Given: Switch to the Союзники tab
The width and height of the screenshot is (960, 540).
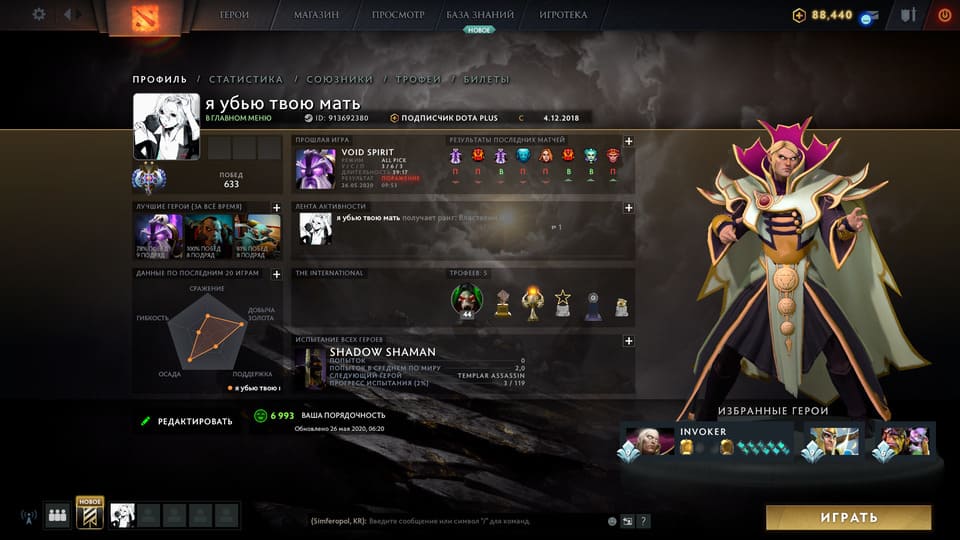Looking at the screenshot, I should tap(339, 79).
